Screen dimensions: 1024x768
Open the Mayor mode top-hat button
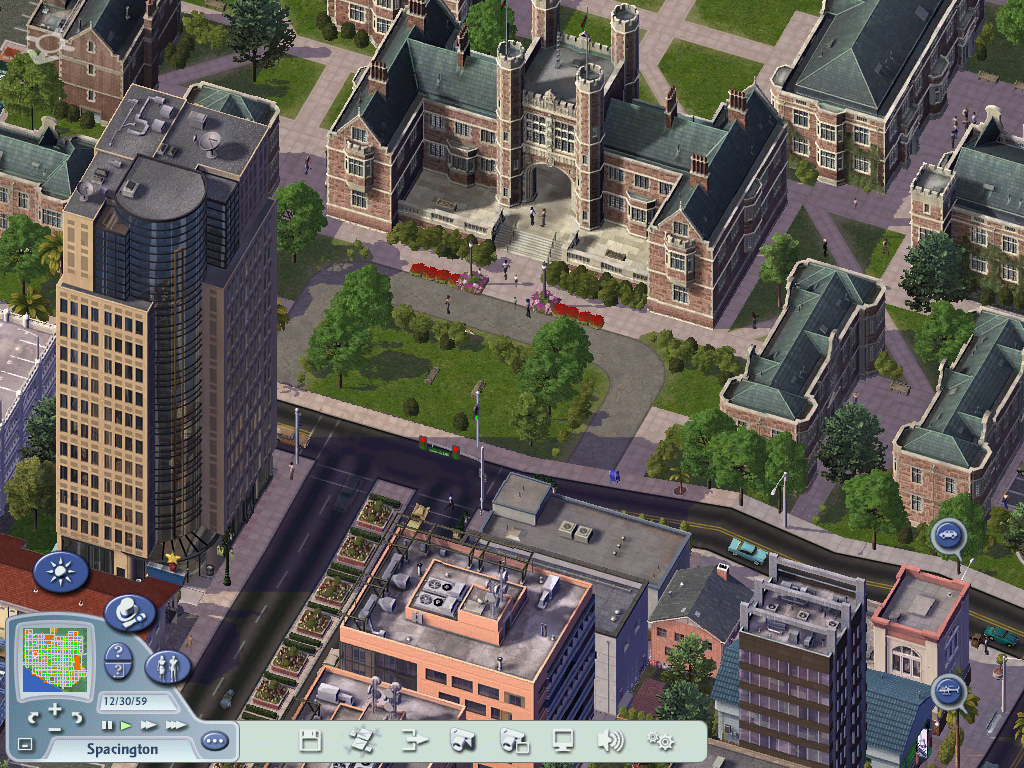[128, 611]
